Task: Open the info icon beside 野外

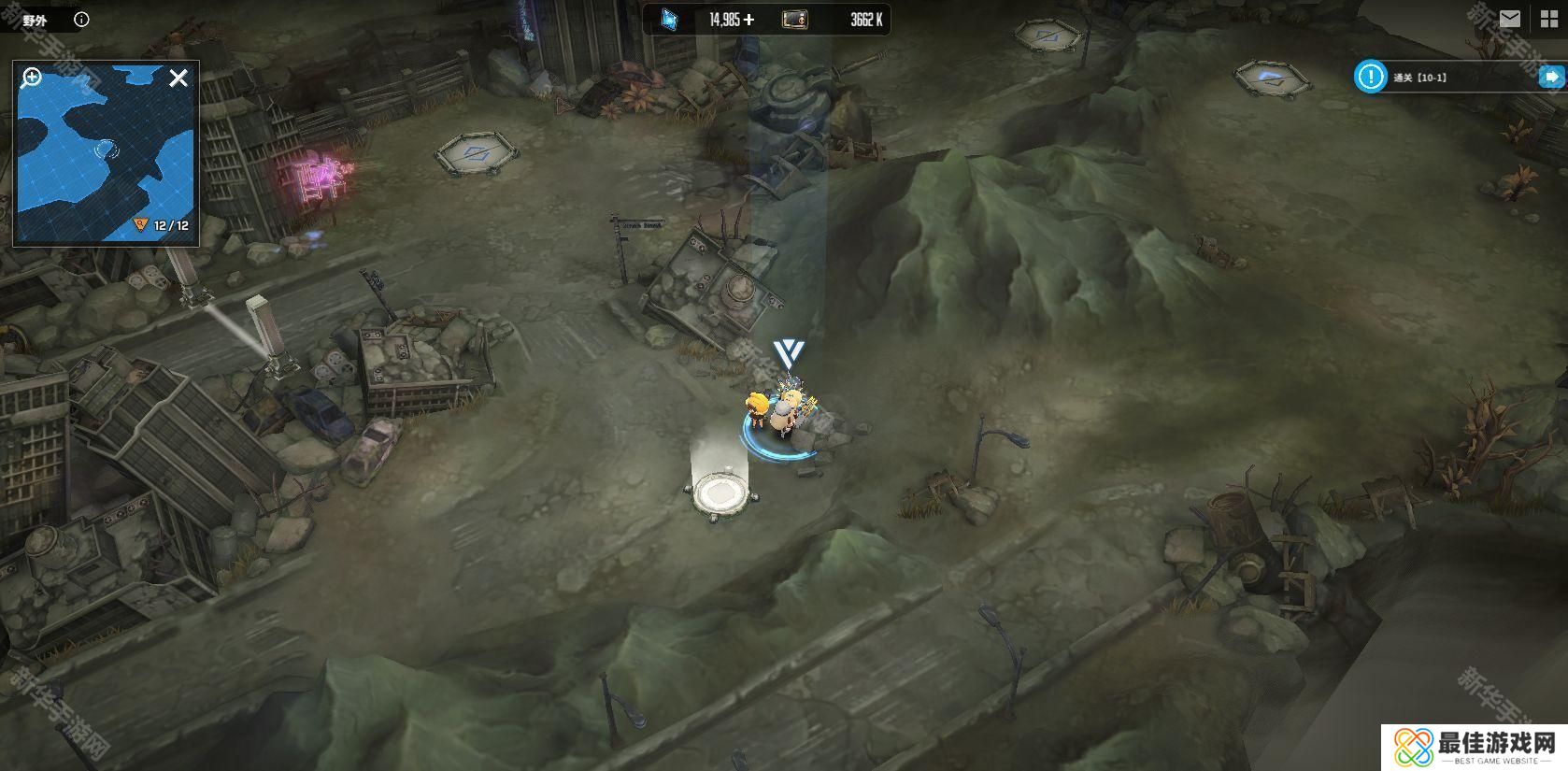Action: click(x=81, y=20)
